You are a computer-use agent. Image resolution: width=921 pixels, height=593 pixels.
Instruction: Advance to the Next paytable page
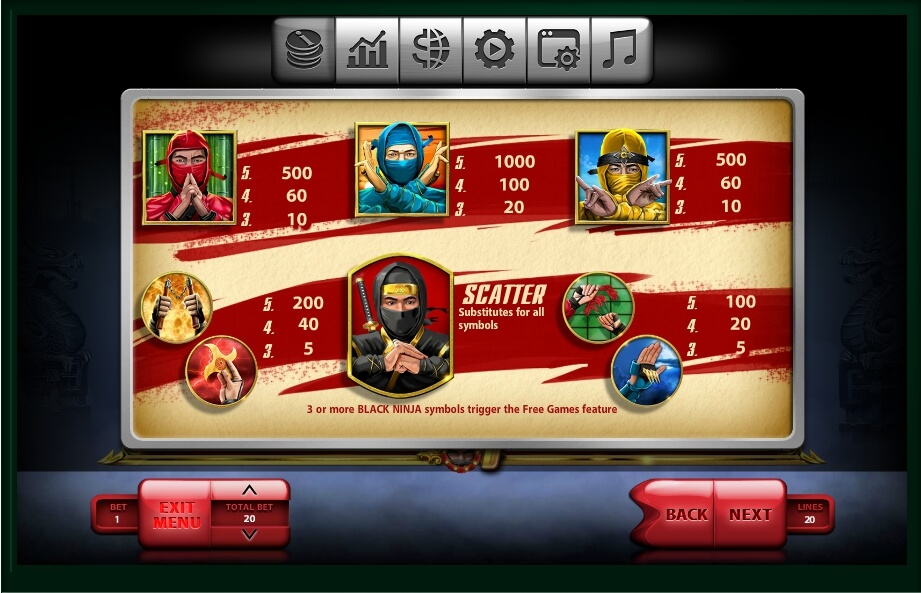coord(750,514)
